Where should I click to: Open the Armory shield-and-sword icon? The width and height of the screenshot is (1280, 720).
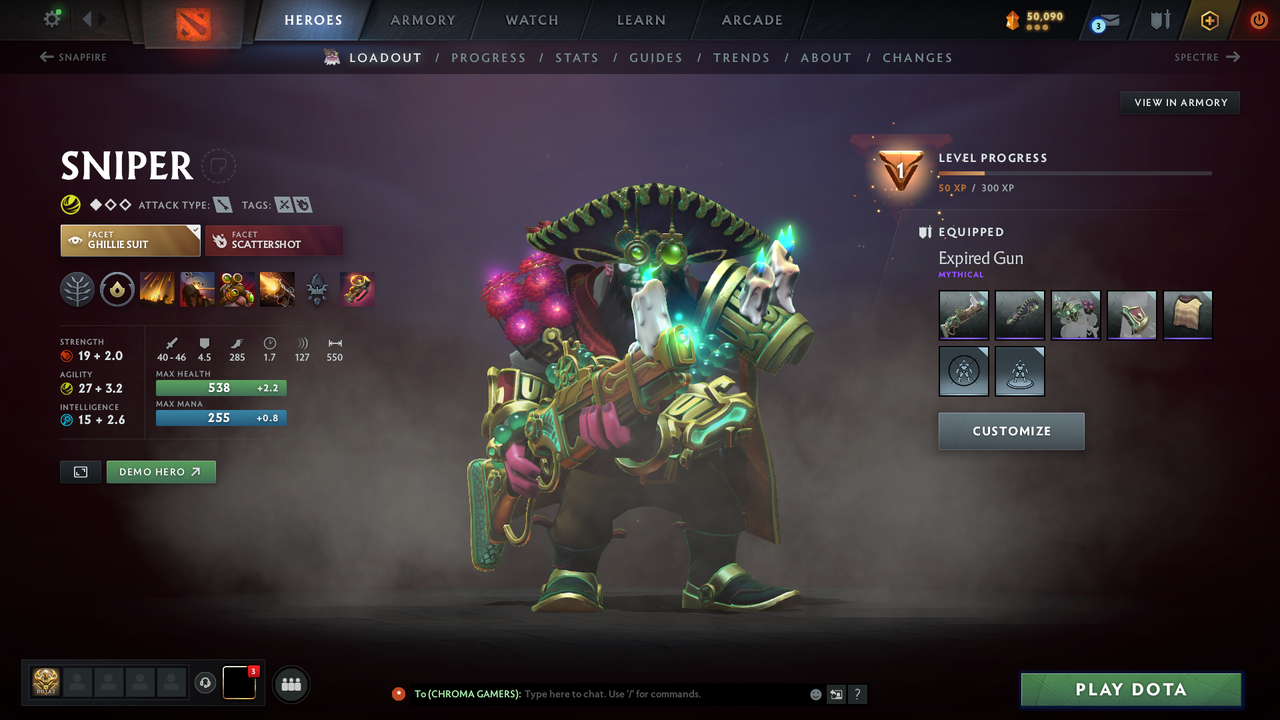[x=1161, y=19]
